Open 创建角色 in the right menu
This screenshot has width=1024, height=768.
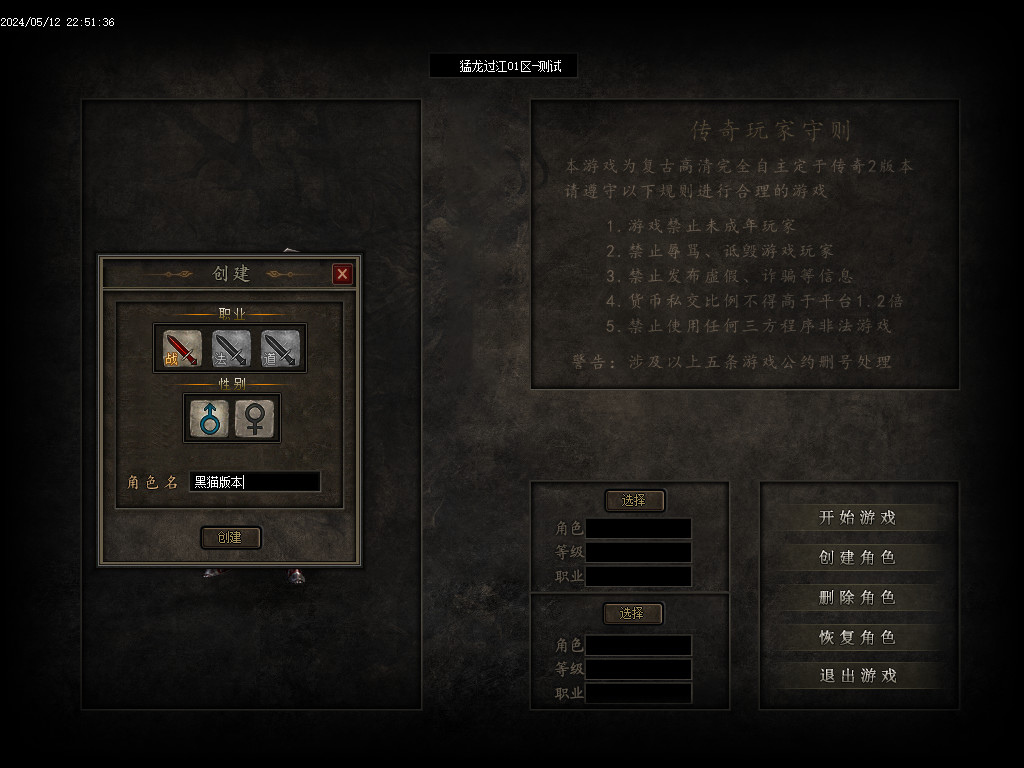pos(857,557)
